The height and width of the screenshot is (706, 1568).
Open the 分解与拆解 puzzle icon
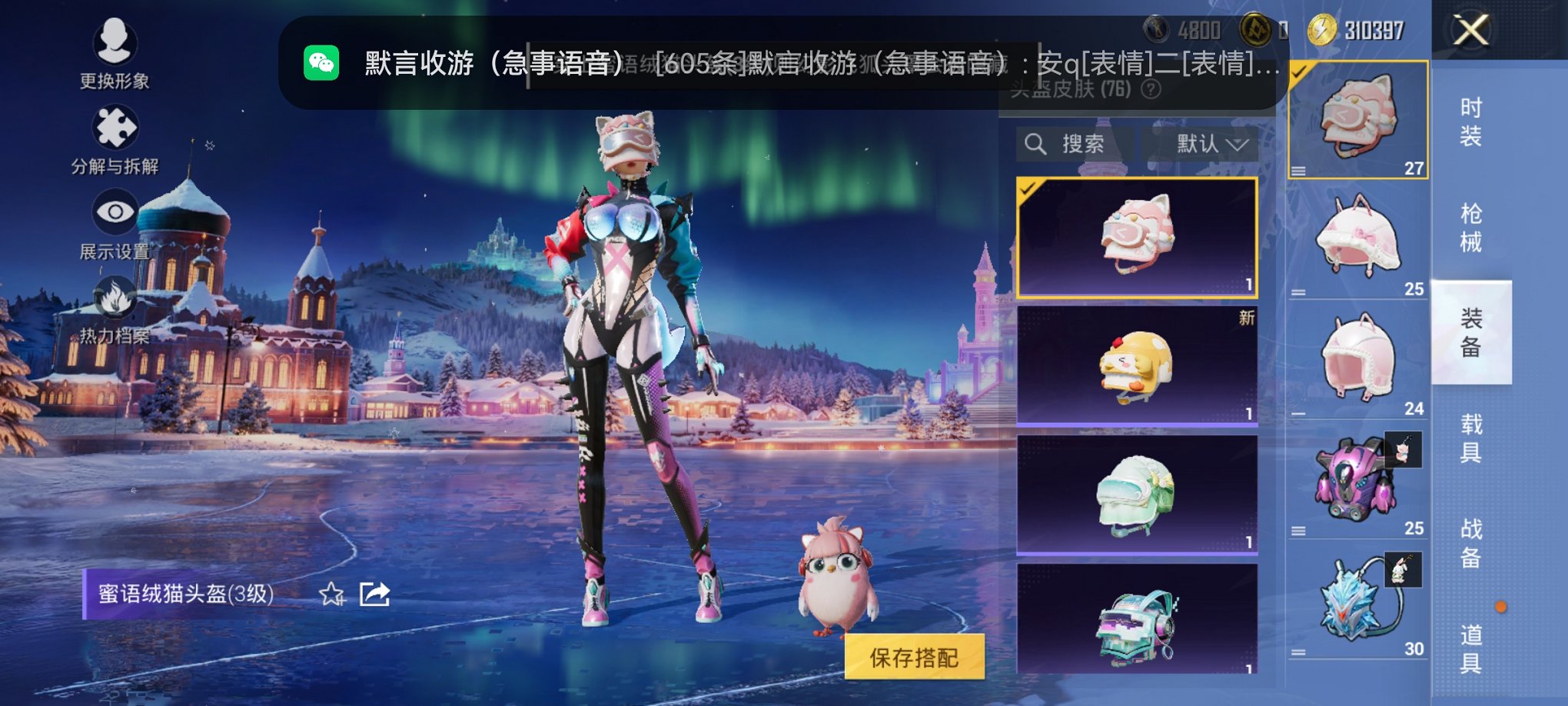pyautogui.click(x=114, y=127)
